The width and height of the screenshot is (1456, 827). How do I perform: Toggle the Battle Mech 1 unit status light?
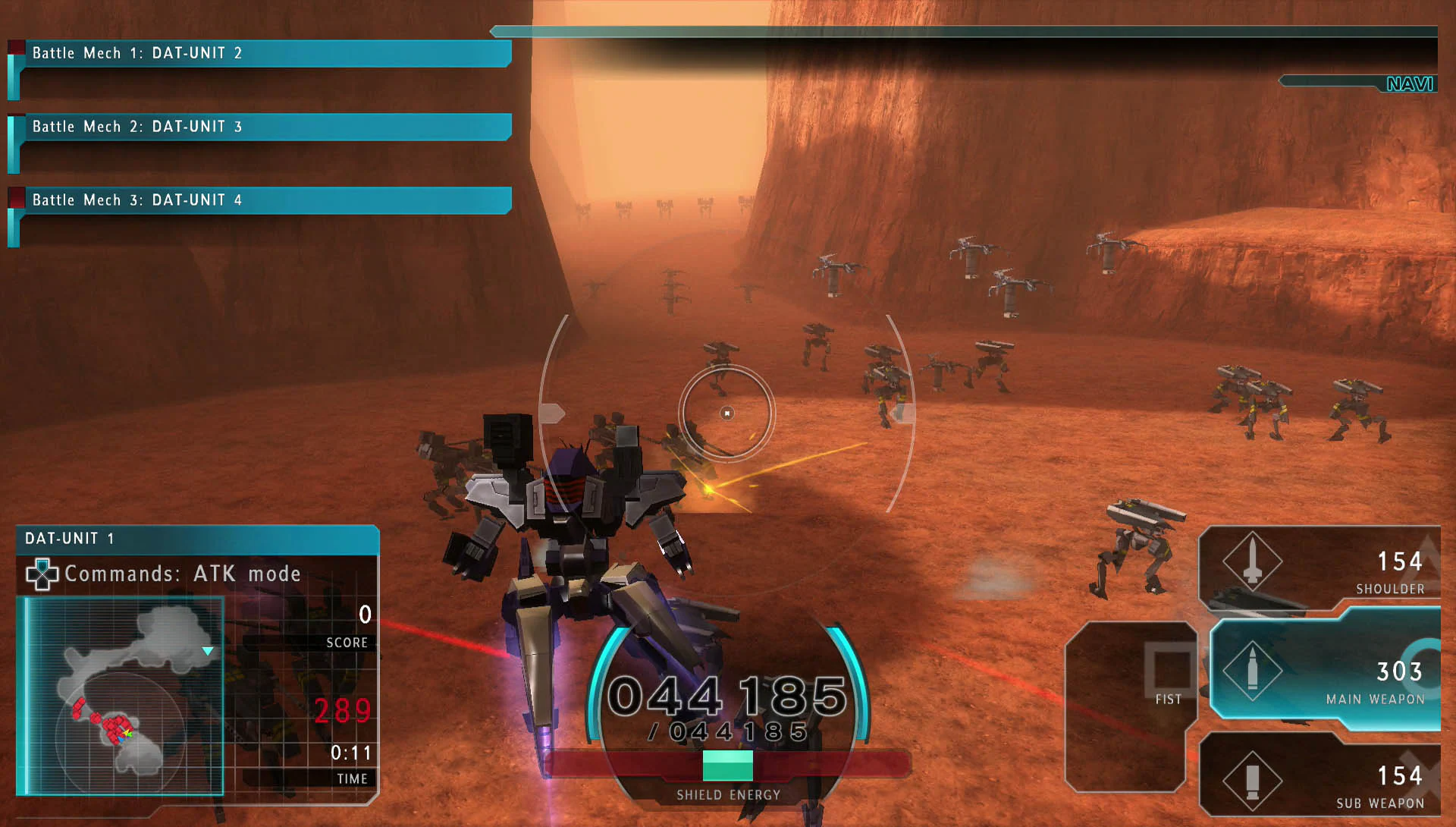tap(16, 46)
